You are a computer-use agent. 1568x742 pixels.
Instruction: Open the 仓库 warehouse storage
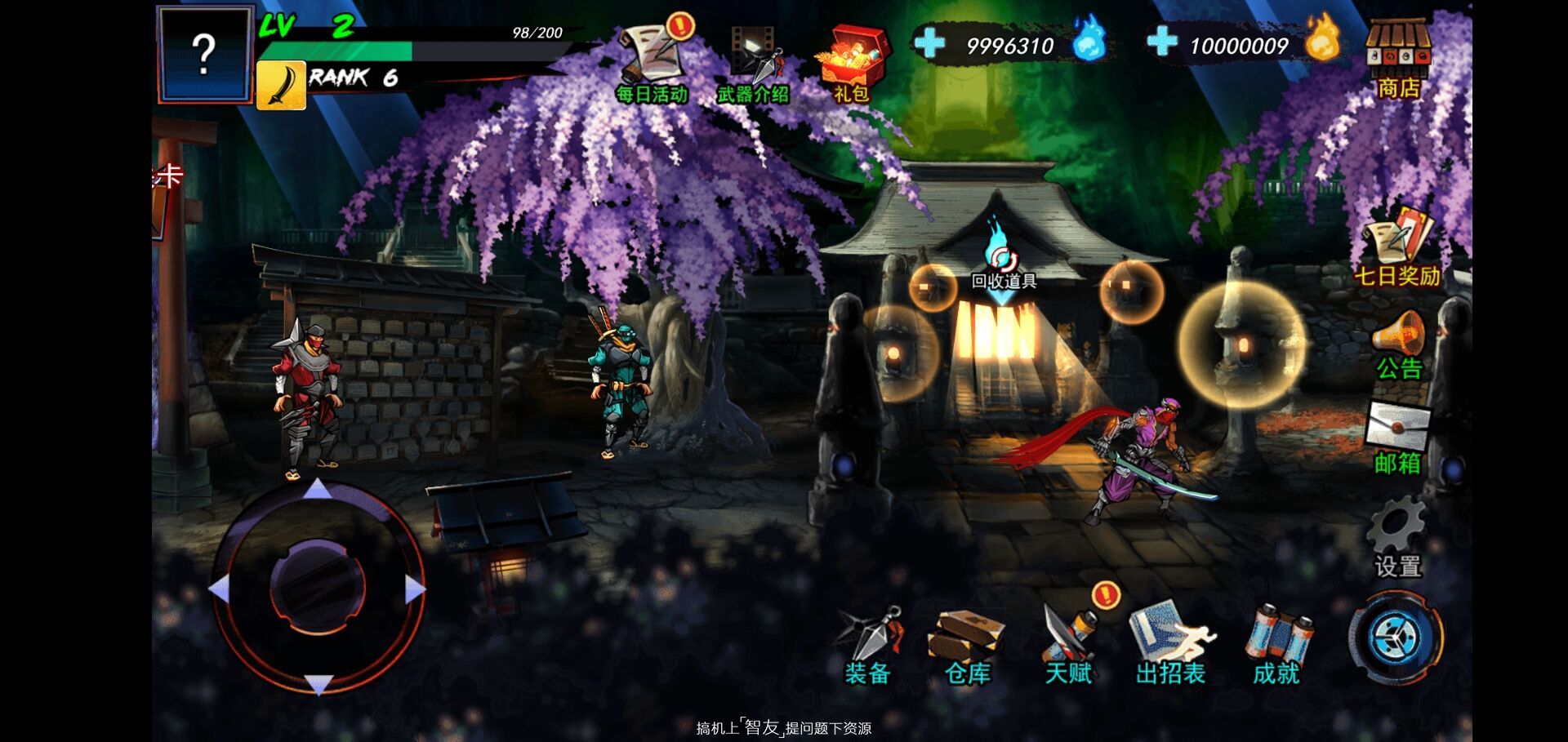pyautogui.click(x=967, y=645)
